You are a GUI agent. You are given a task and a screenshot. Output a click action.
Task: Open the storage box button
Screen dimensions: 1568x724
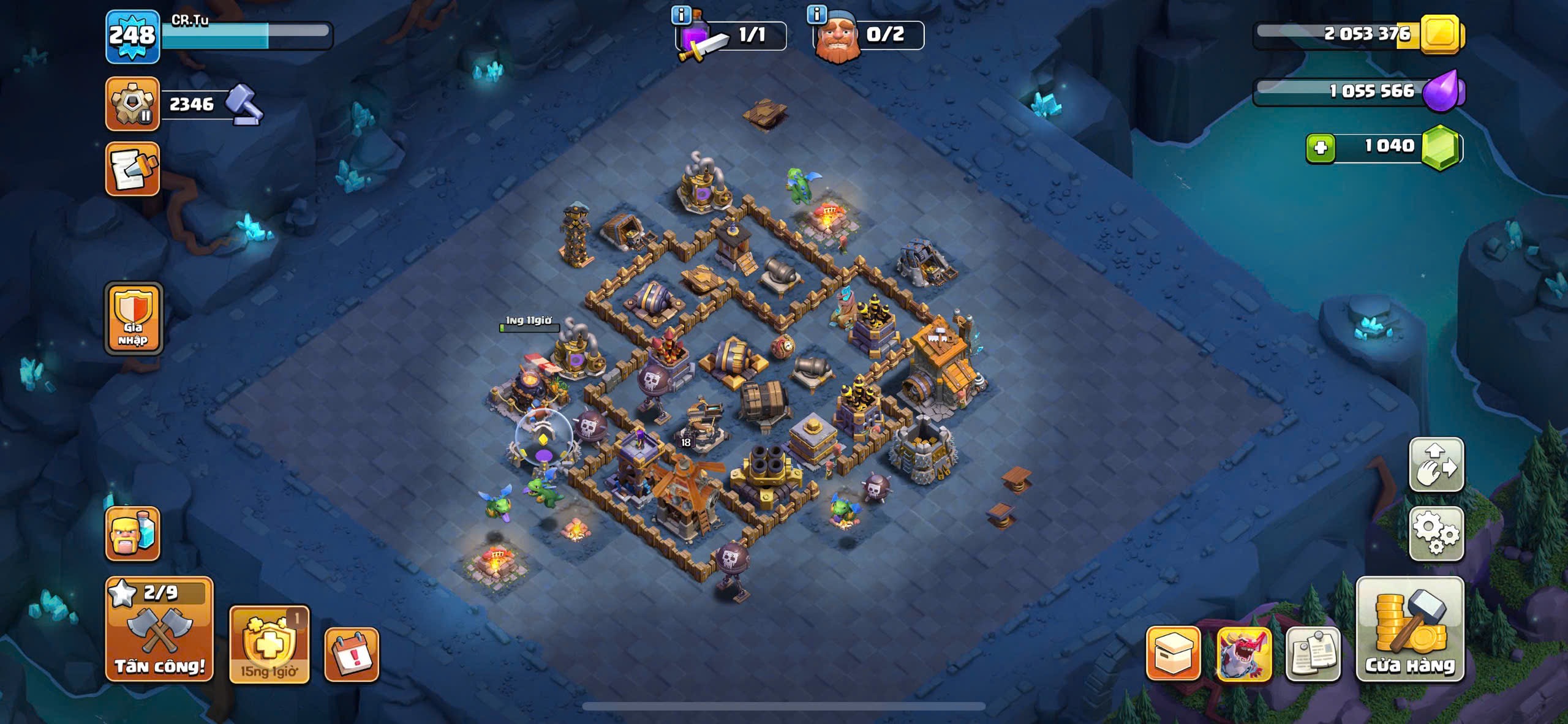[1173, 654]
